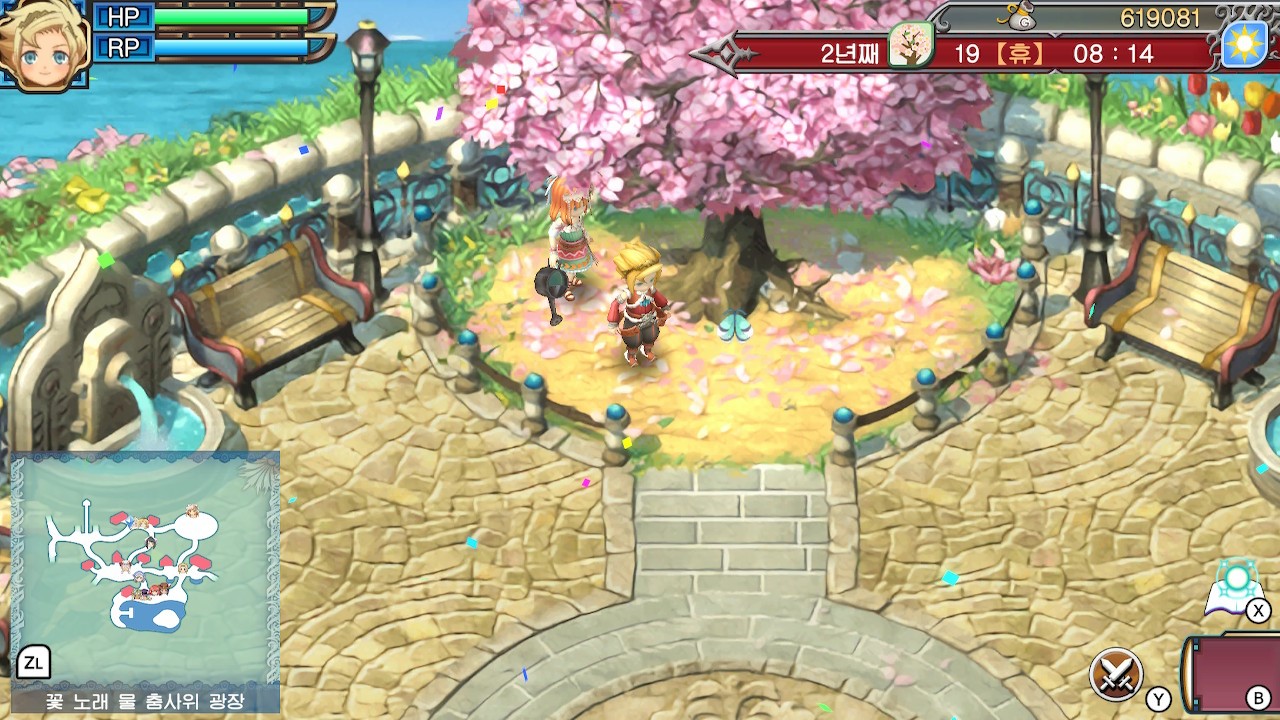Viewport: 1280px width, 720px height.
Task: Click the green HP gauge
Action: (230, 17)
